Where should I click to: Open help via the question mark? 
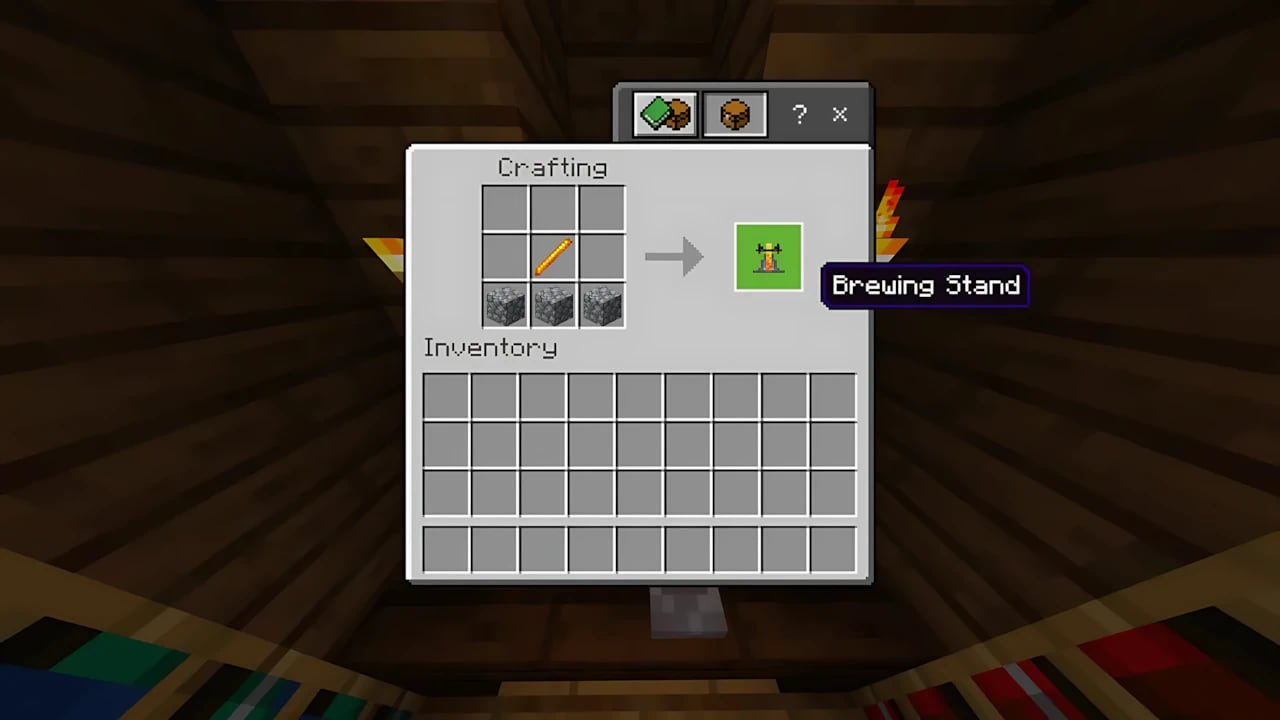[x=799, y=114]
